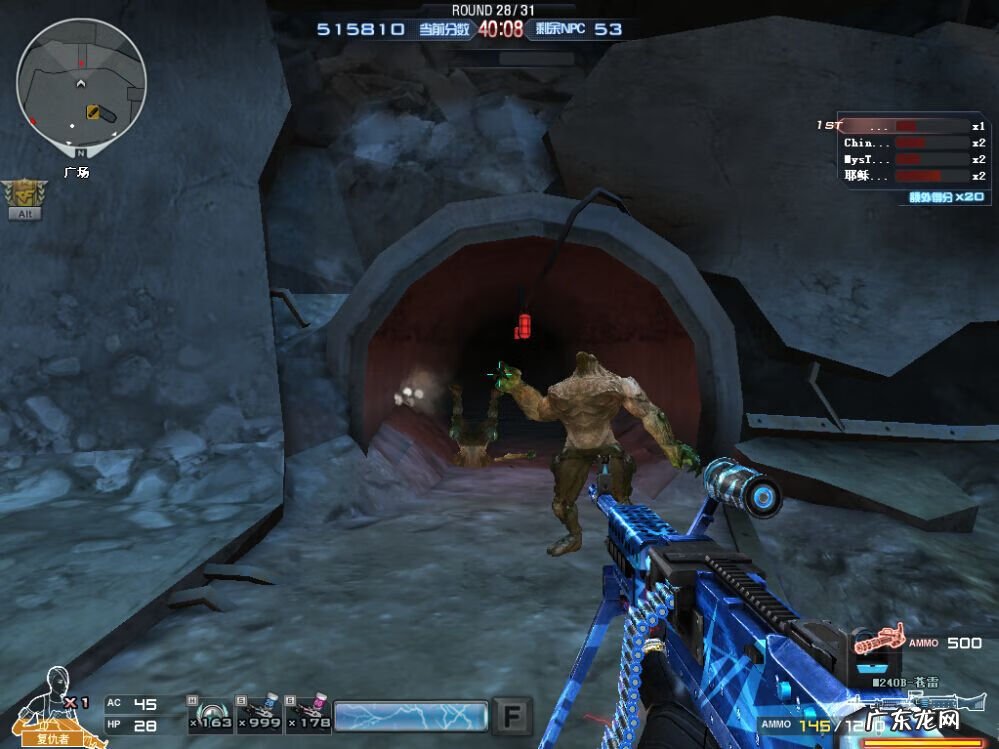The height and width of the screenshot is (749, 999).
Task: Click the 耶稣... player row
Action: [901, 176]
